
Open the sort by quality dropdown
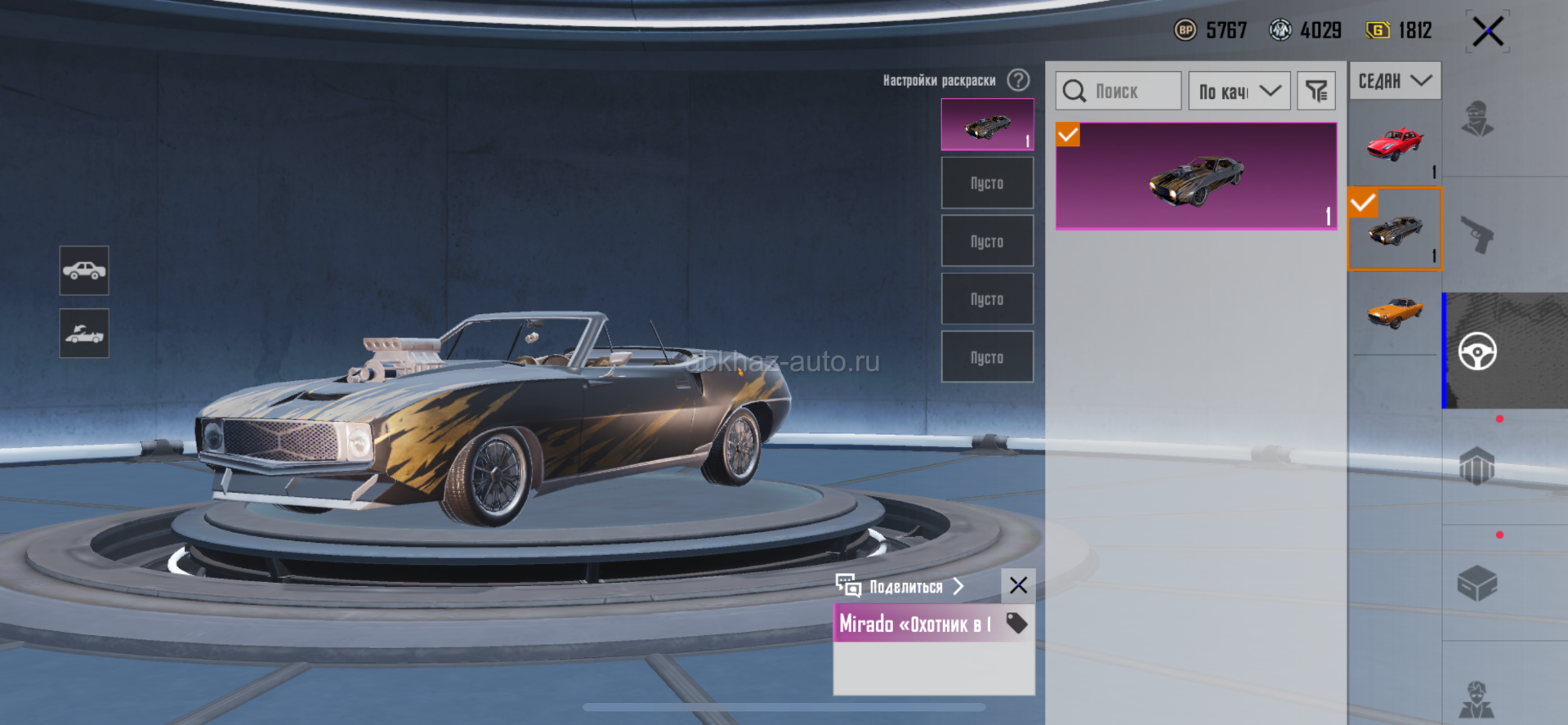click(x=1239, y=91)
